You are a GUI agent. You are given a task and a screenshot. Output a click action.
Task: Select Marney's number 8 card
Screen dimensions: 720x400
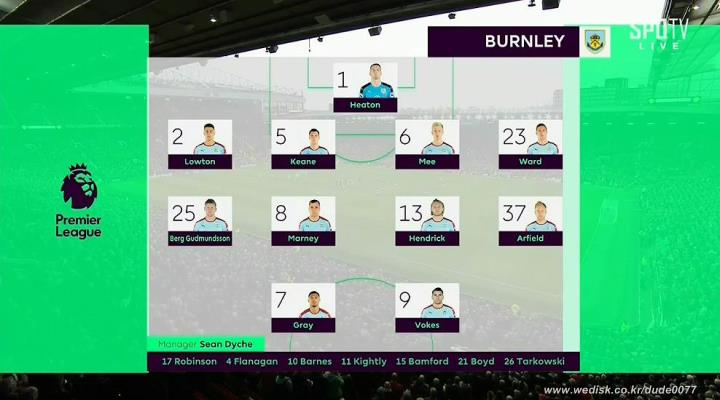[x=303, y=221]
